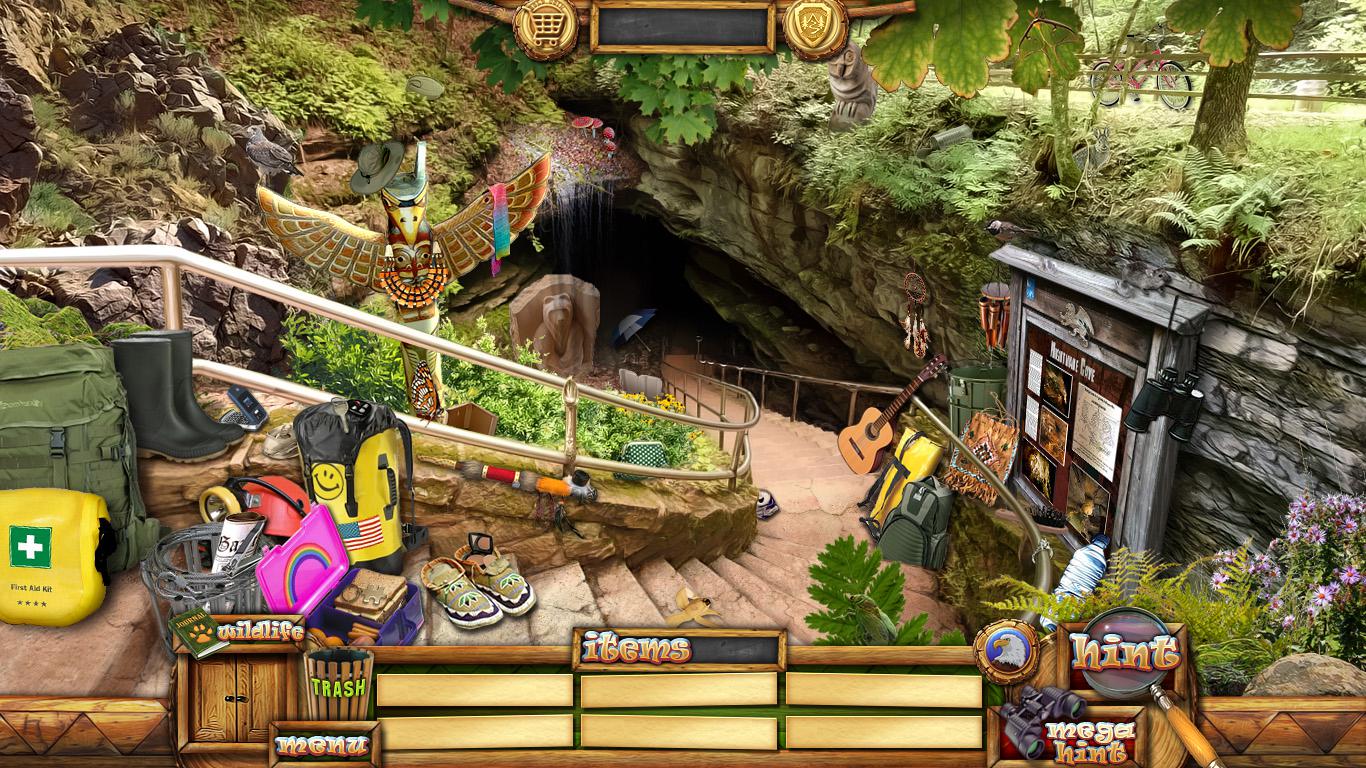Click the eagle medallion icon

tap(1004, 652)
